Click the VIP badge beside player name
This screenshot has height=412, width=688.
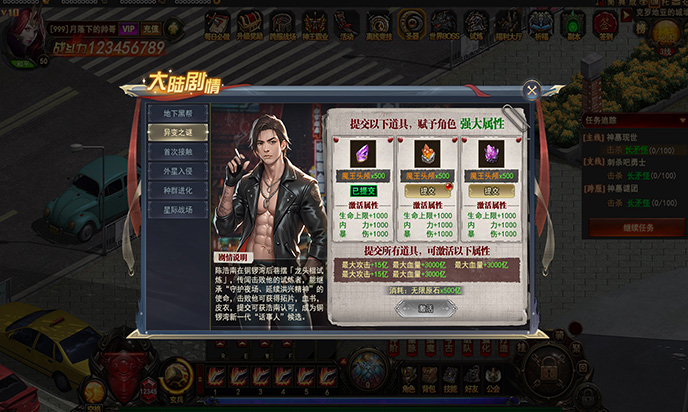tap(129, 30)
